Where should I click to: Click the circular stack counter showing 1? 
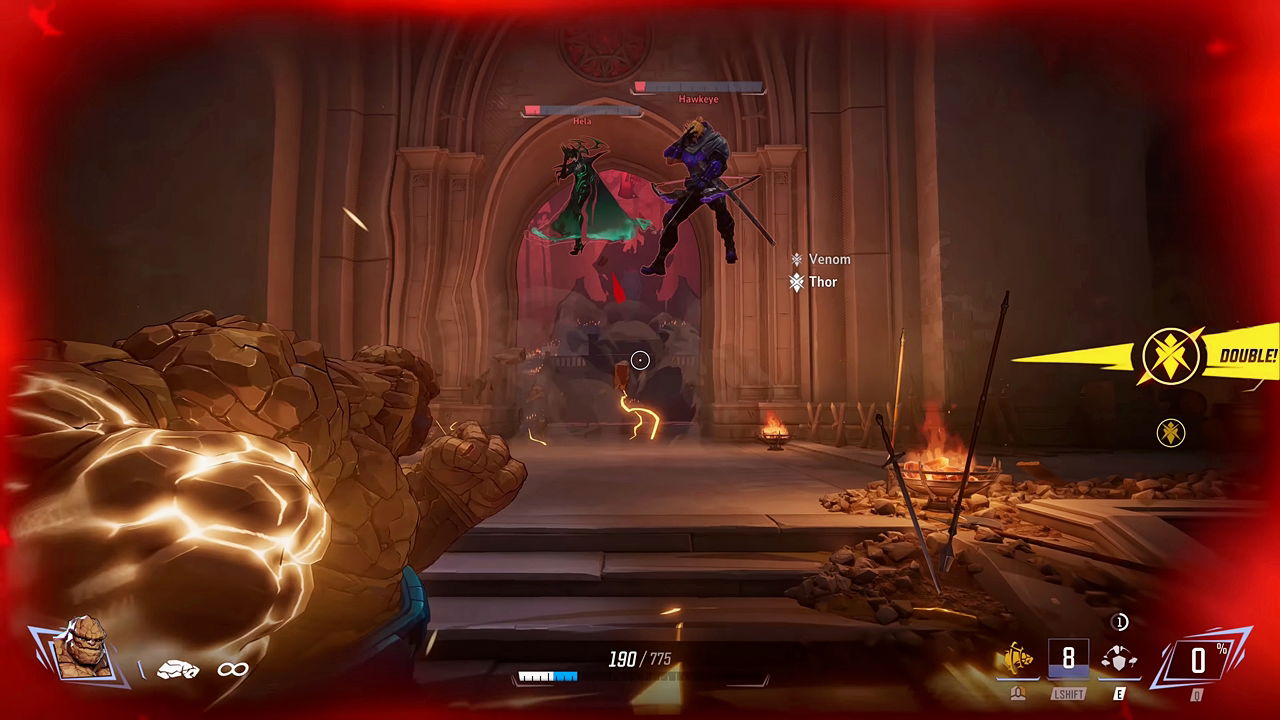[1120, 622]
